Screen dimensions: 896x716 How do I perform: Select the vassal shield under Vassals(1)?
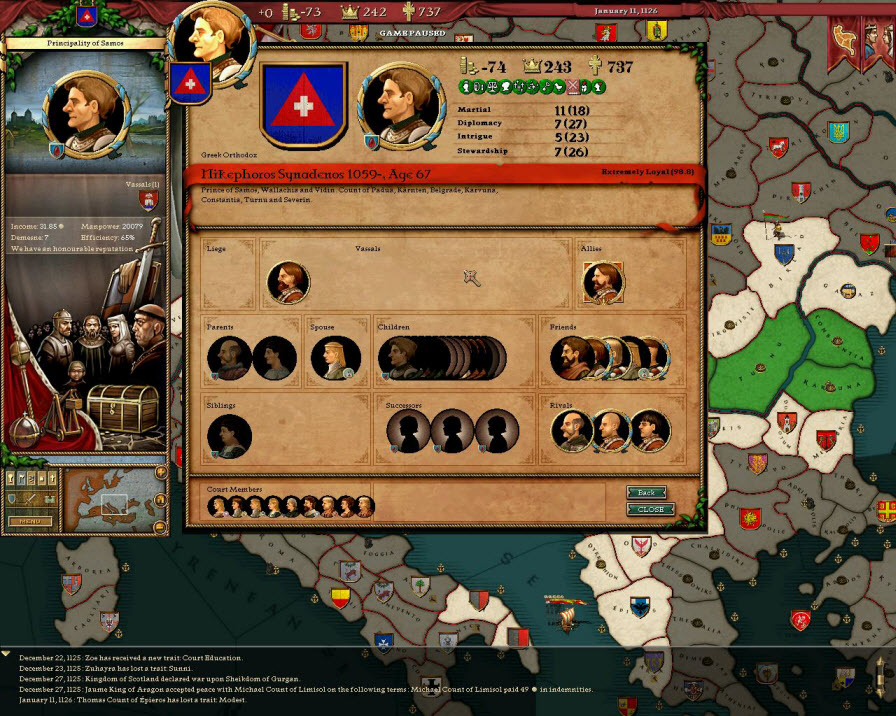pyautogui.click(x=150, y=202)
